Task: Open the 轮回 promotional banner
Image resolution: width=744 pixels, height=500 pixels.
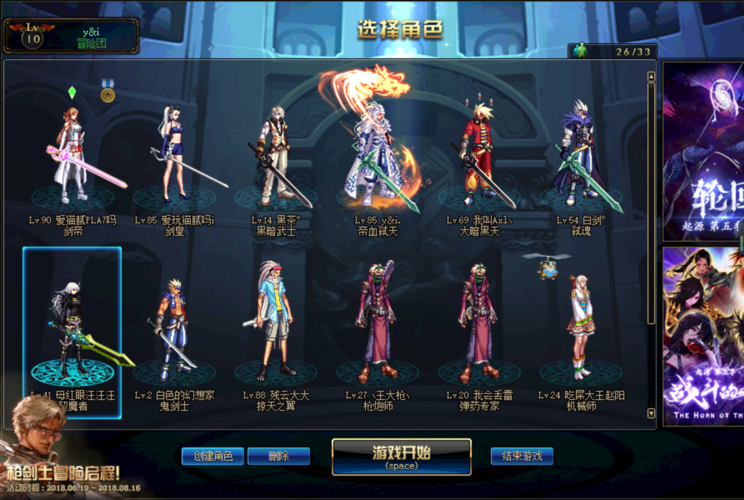Action: pyautogui.click(x=703, y=150)
